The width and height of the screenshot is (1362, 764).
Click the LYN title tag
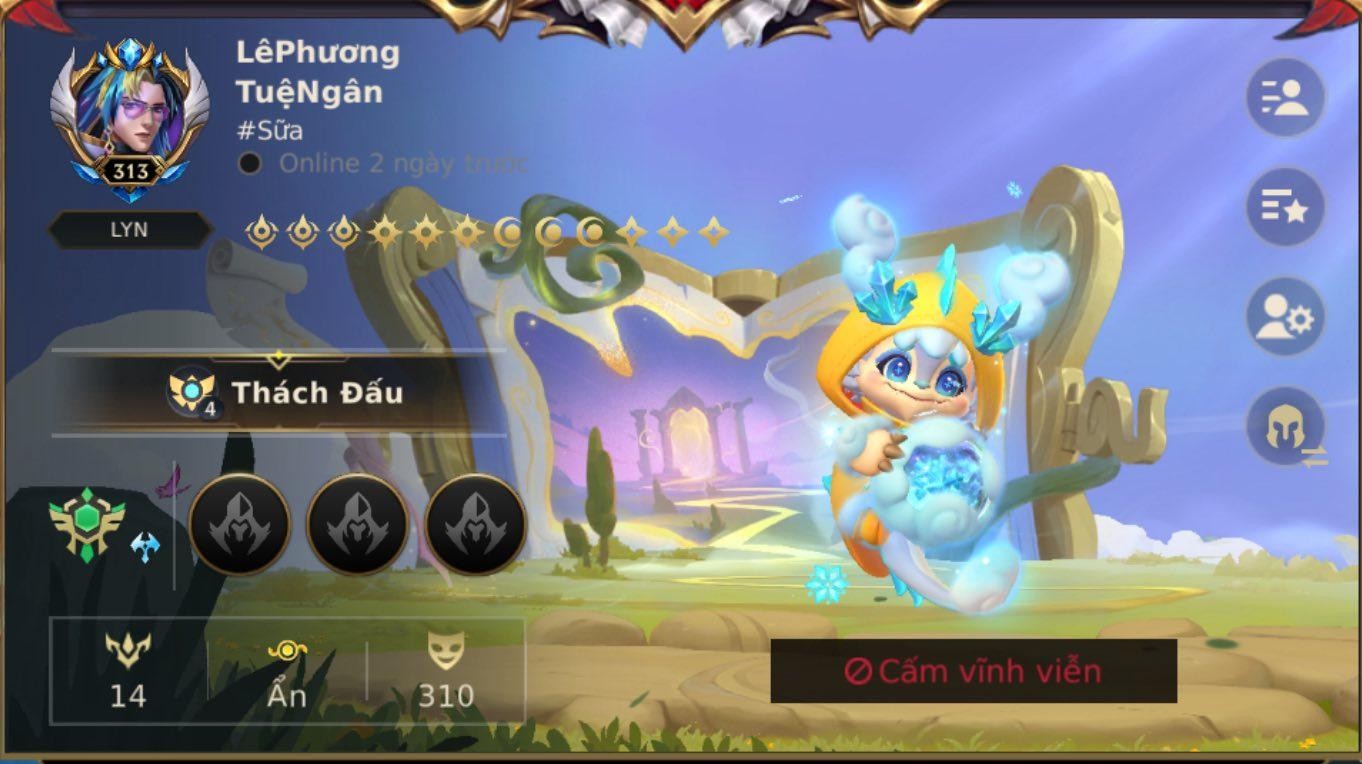(x=129, y=230)
